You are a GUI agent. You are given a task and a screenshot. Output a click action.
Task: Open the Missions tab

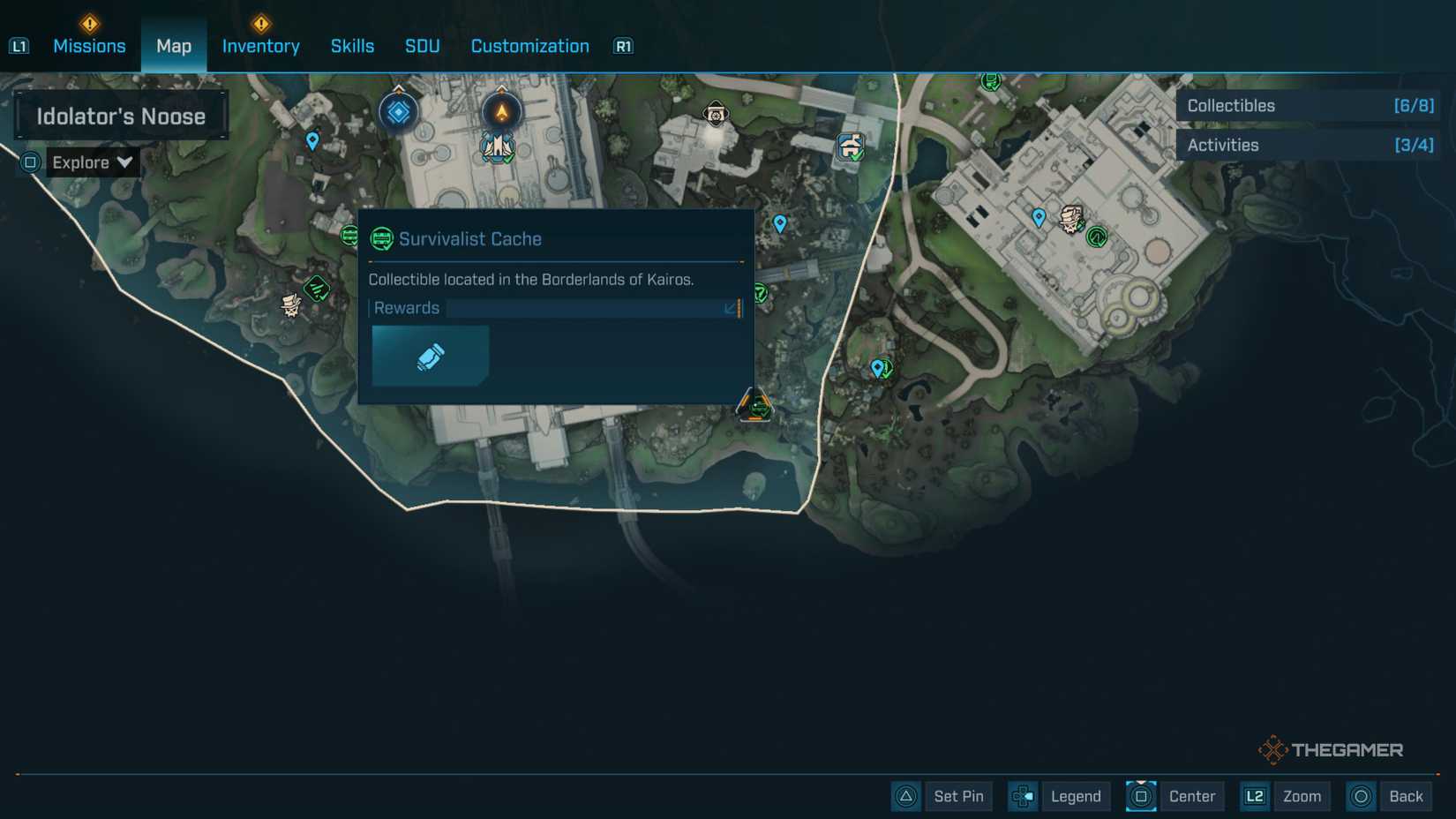tap(89, 46)
